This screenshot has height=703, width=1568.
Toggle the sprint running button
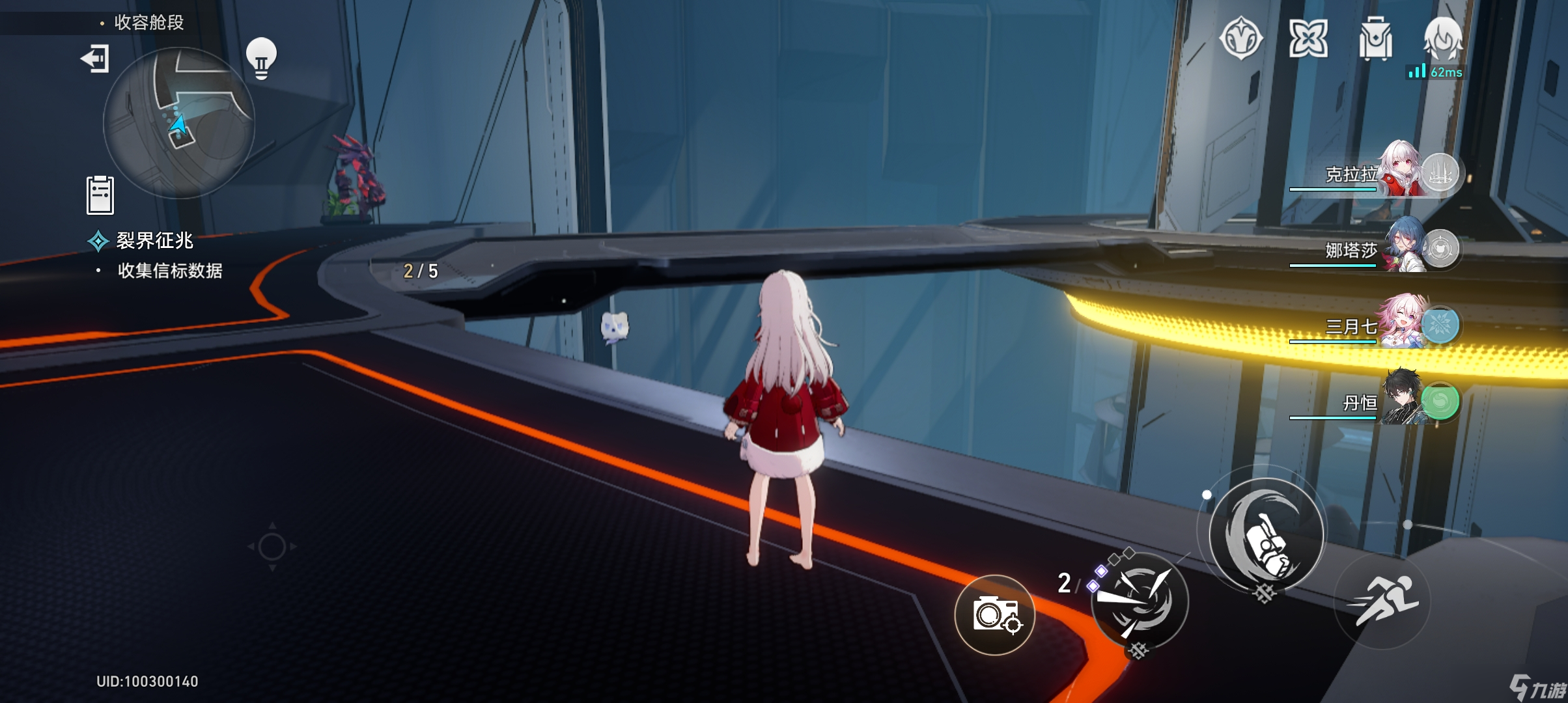[1382, 600]
